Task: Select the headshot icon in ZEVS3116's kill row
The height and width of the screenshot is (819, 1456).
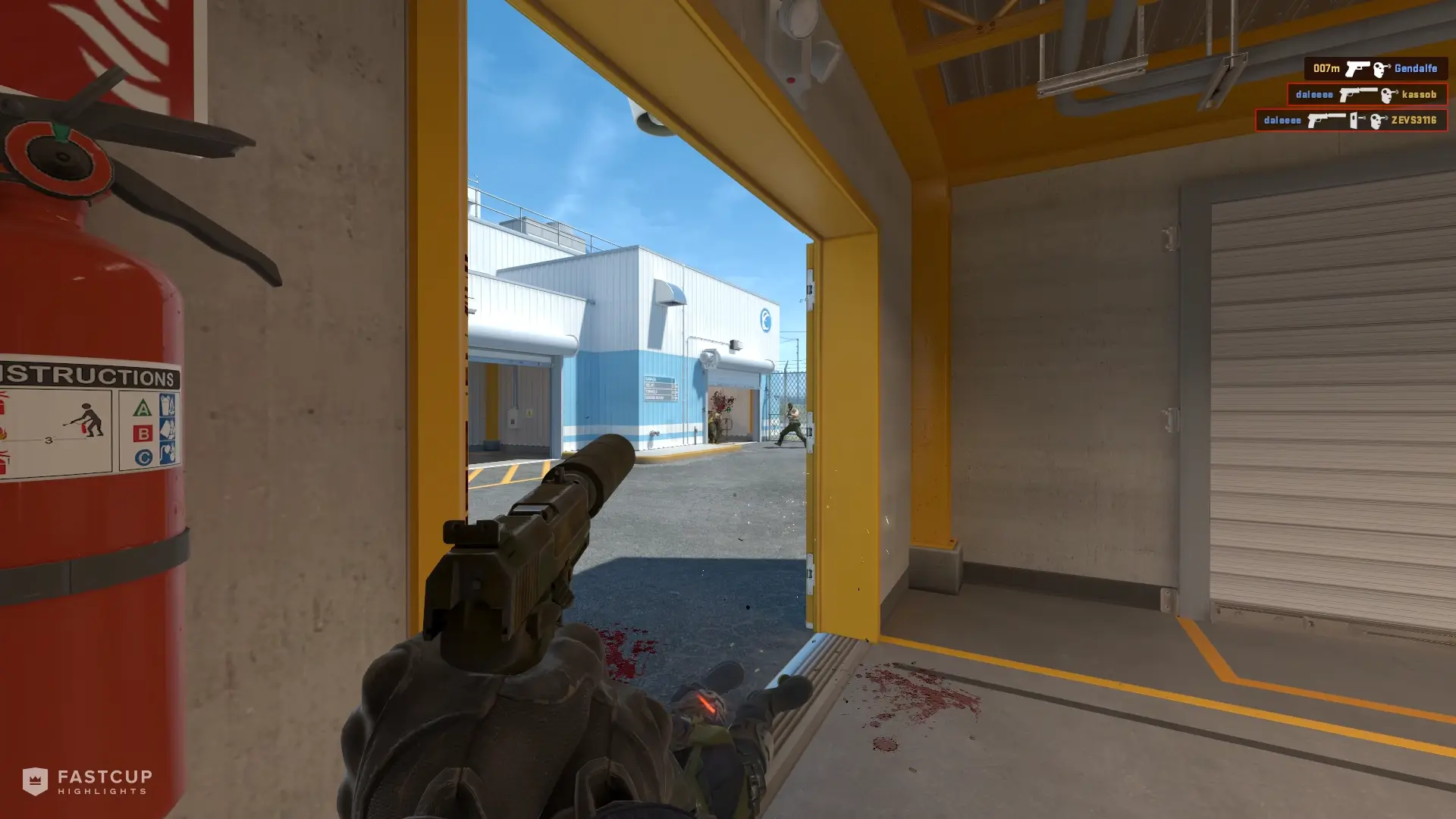Action: pos(1376,122)
